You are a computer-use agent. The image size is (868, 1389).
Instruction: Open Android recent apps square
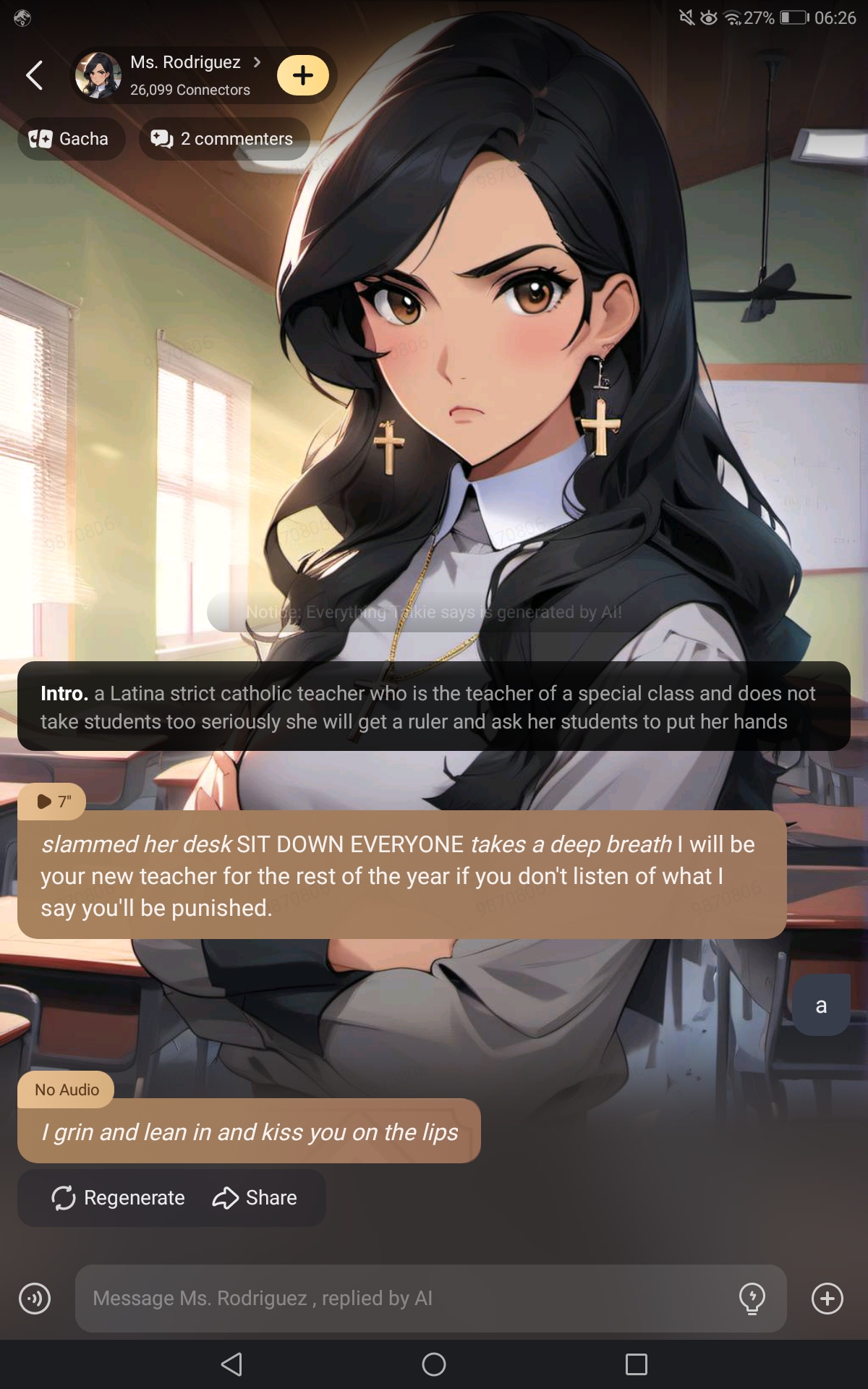pos(636,1364)
